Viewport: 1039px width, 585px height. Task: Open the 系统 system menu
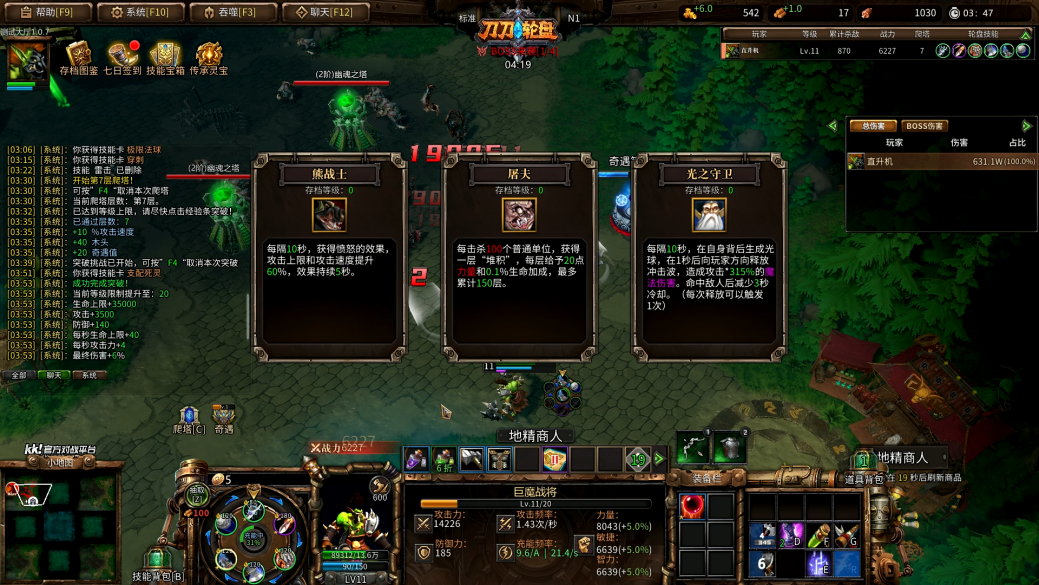140,13
